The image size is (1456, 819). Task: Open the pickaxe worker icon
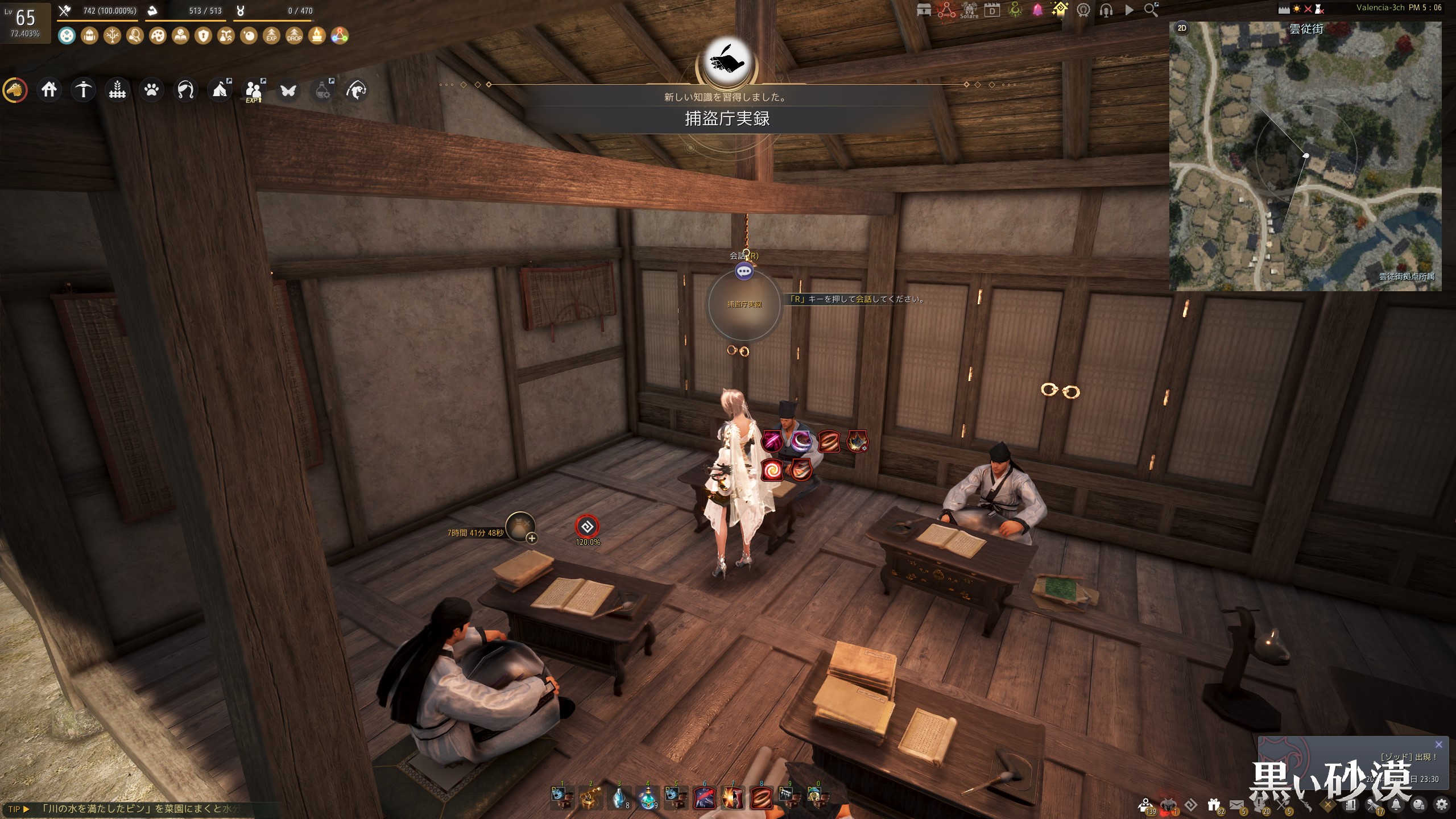point(83,90)
